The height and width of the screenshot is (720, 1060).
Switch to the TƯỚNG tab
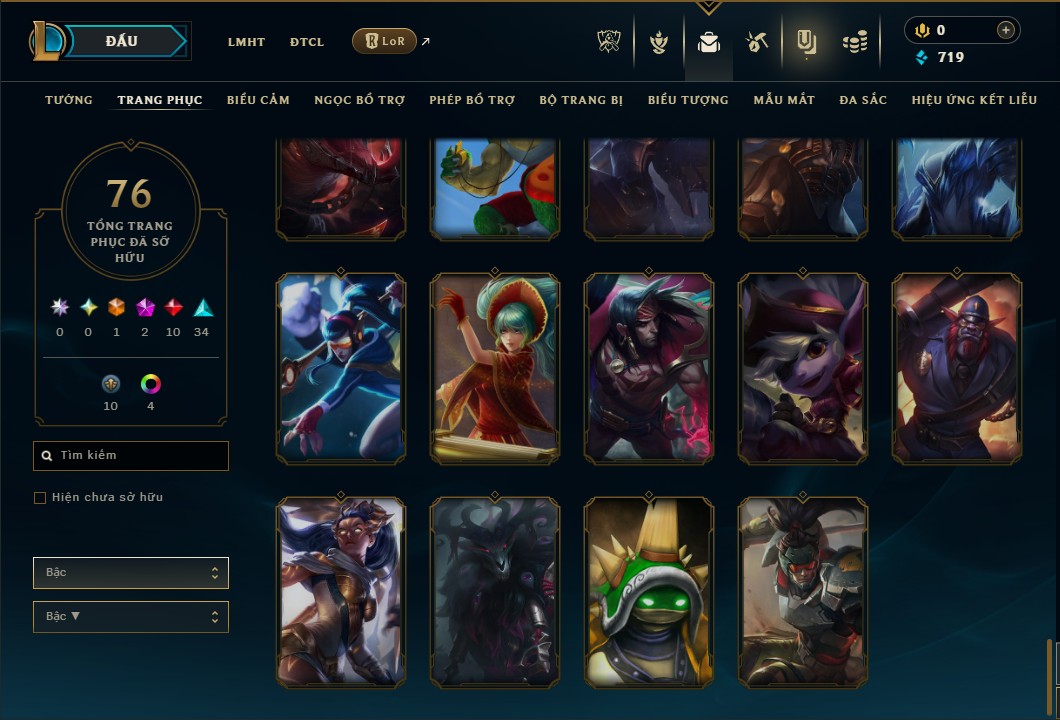(69, 100)
